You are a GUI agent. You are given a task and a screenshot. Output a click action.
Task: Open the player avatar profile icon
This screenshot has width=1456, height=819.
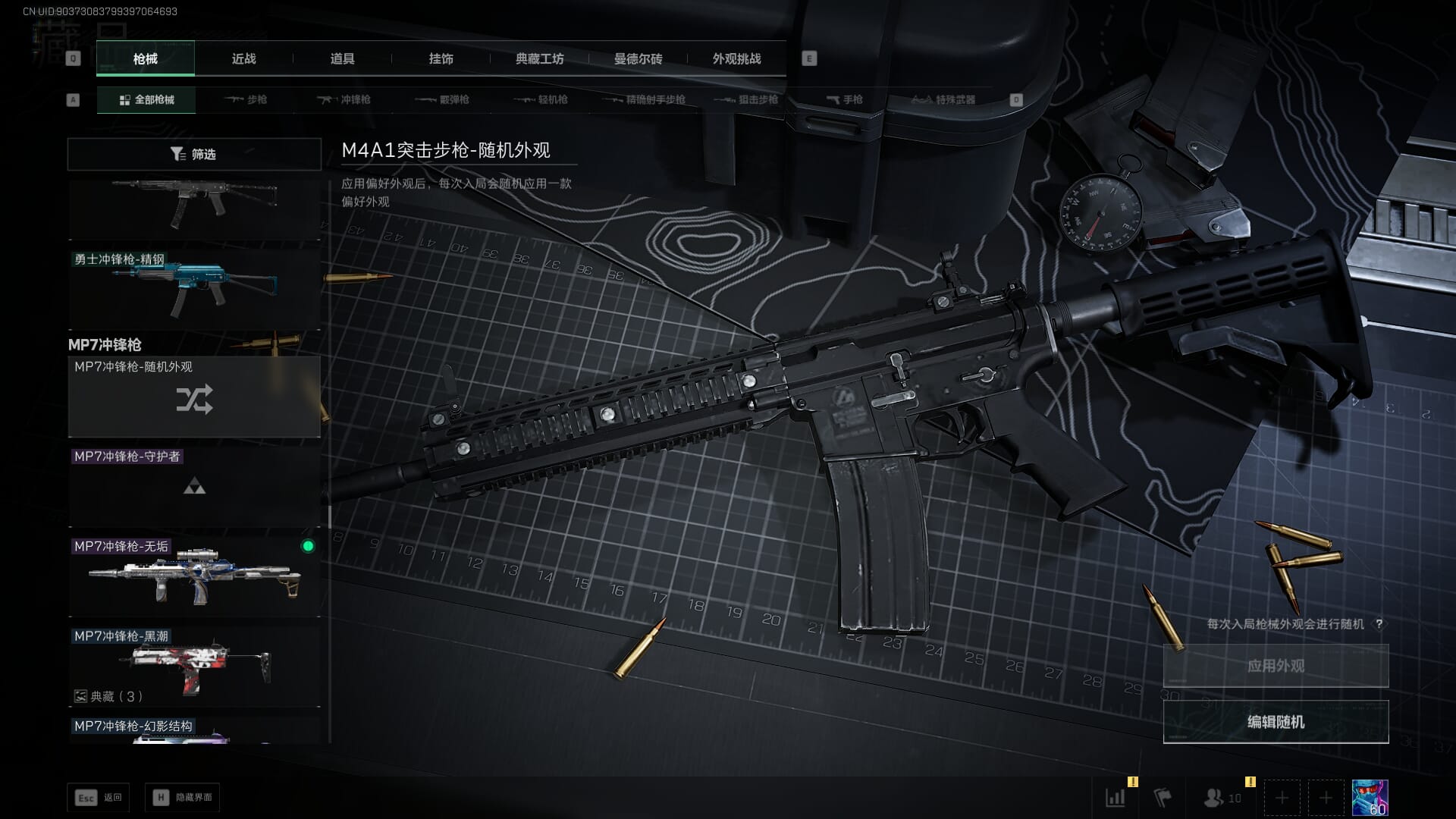click(1370, 798)
